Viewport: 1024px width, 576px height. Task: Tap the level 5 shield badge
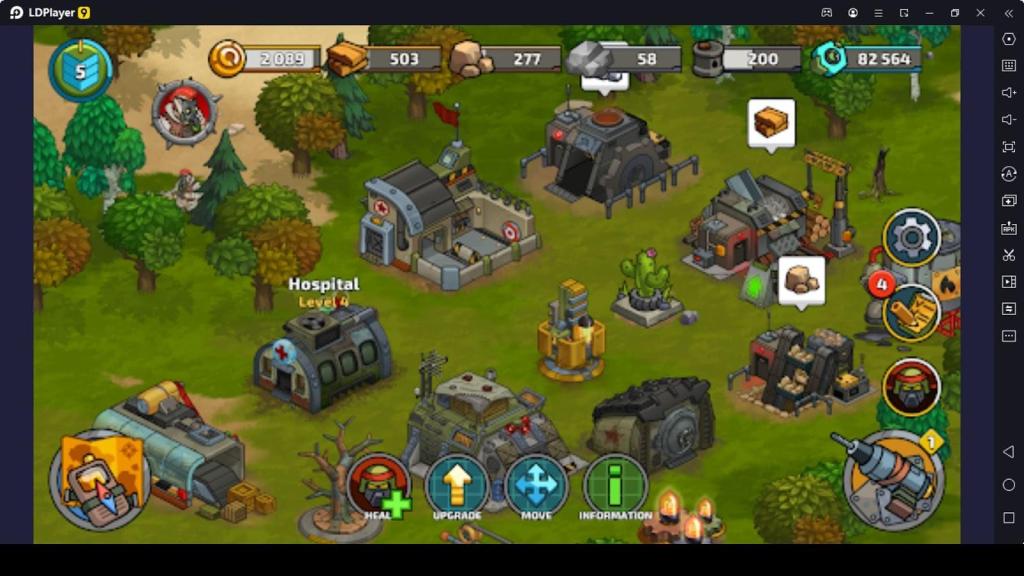tap(81, 70)
